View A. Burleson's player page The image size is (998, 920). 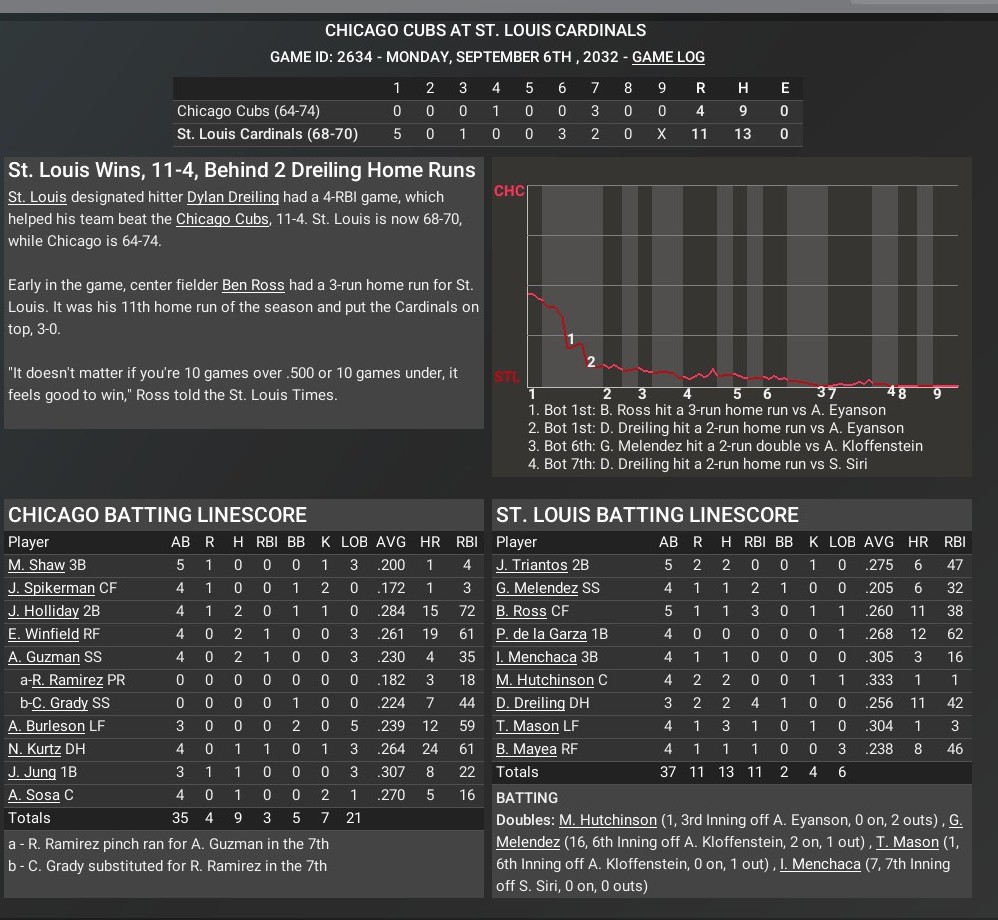(46, 726)
